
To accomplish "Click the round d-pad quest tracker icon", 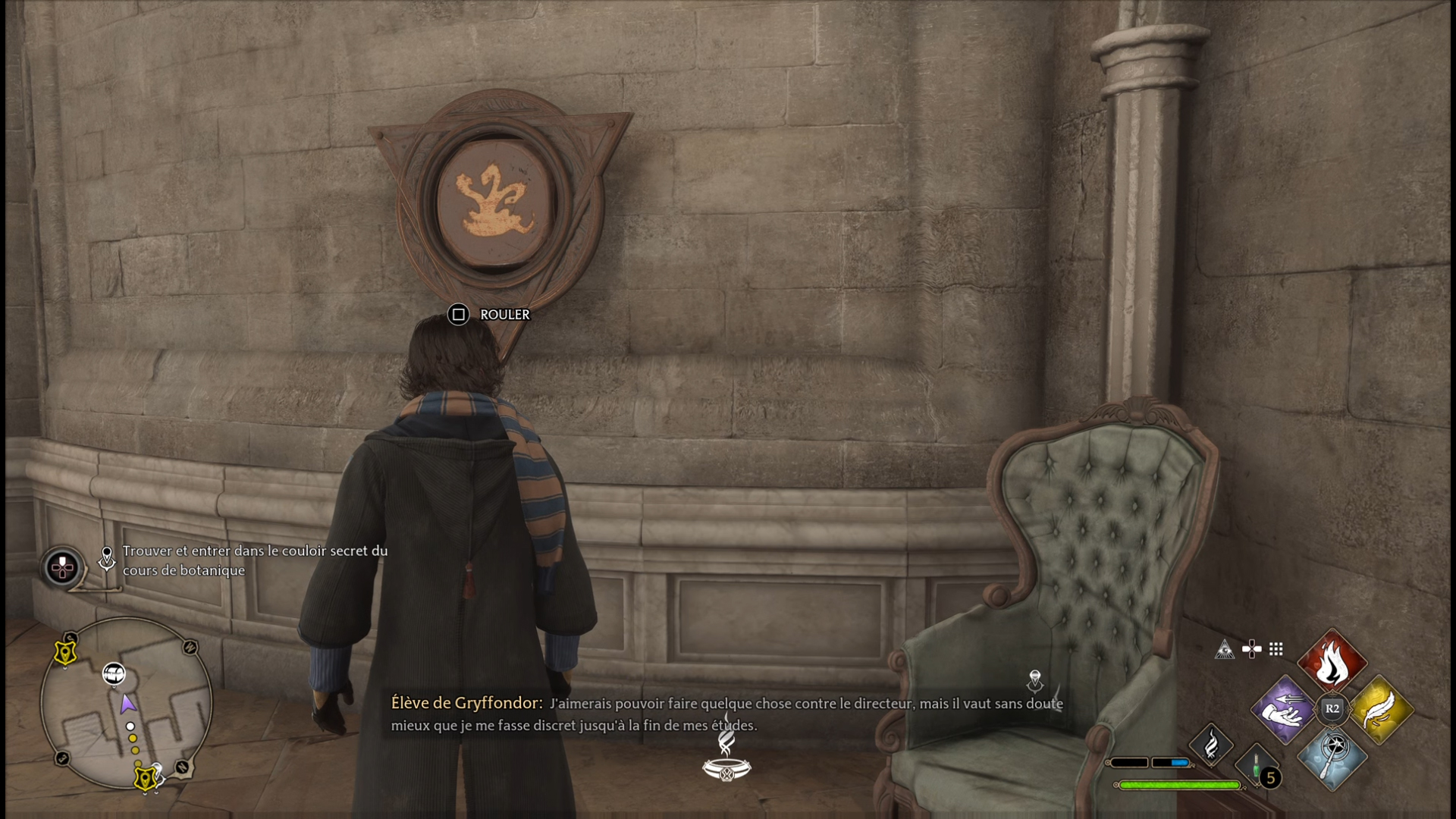I will pos(62,566).
